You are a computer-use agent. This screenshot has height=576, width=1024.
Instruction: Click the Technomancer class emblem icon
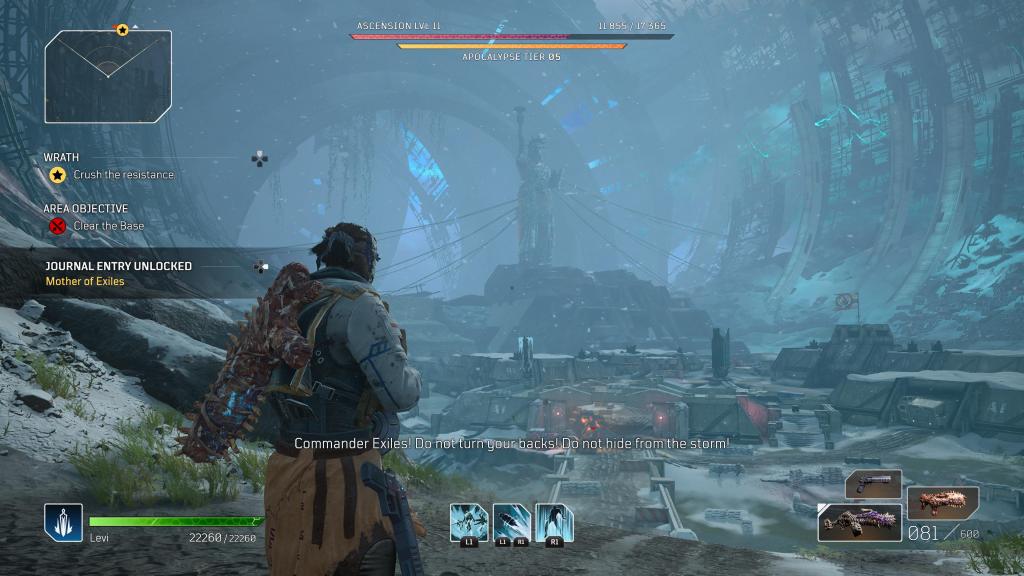click(x=62, y=521)
